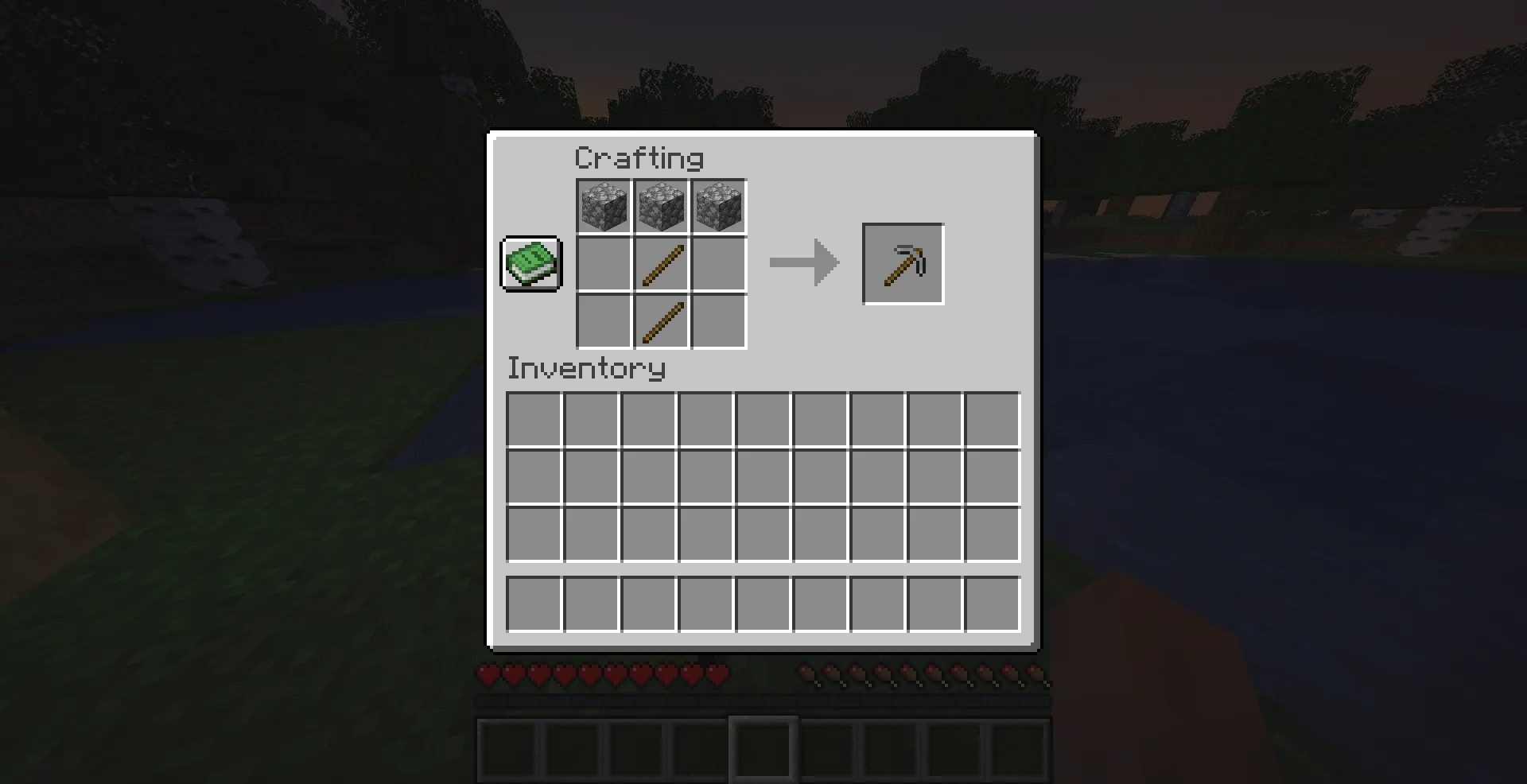Grab the cobblestone from the top-middle crafting slot
Image resolution: width=1527 pixels, height=784 pixels.
tap(661, 208)
